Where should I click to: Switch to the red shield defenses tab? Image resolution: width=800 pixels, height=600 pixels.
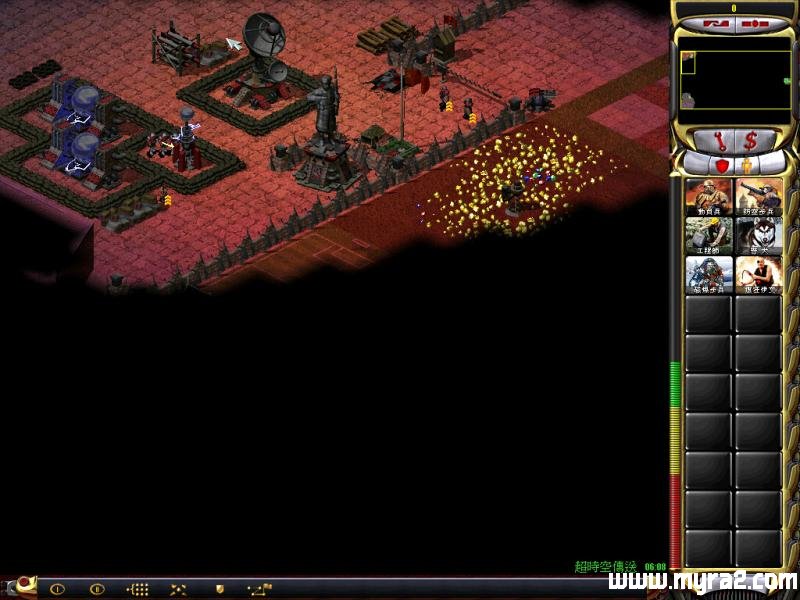721,164
